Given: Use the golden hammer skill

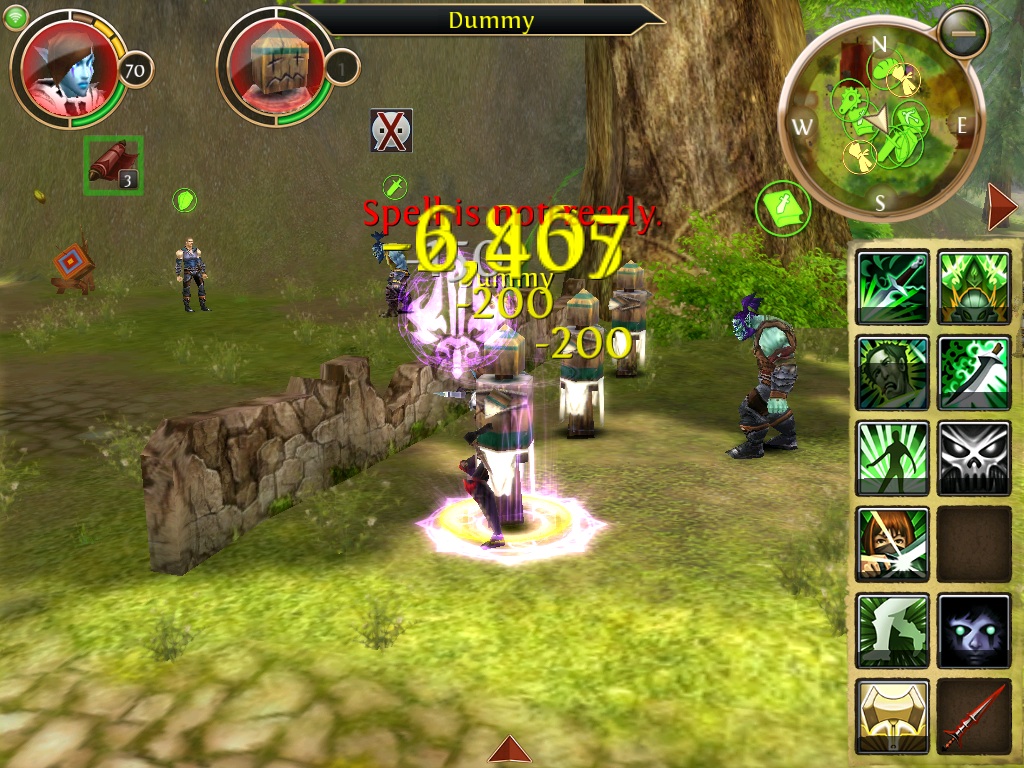Looking at the screenshot, I should point(892,716).
